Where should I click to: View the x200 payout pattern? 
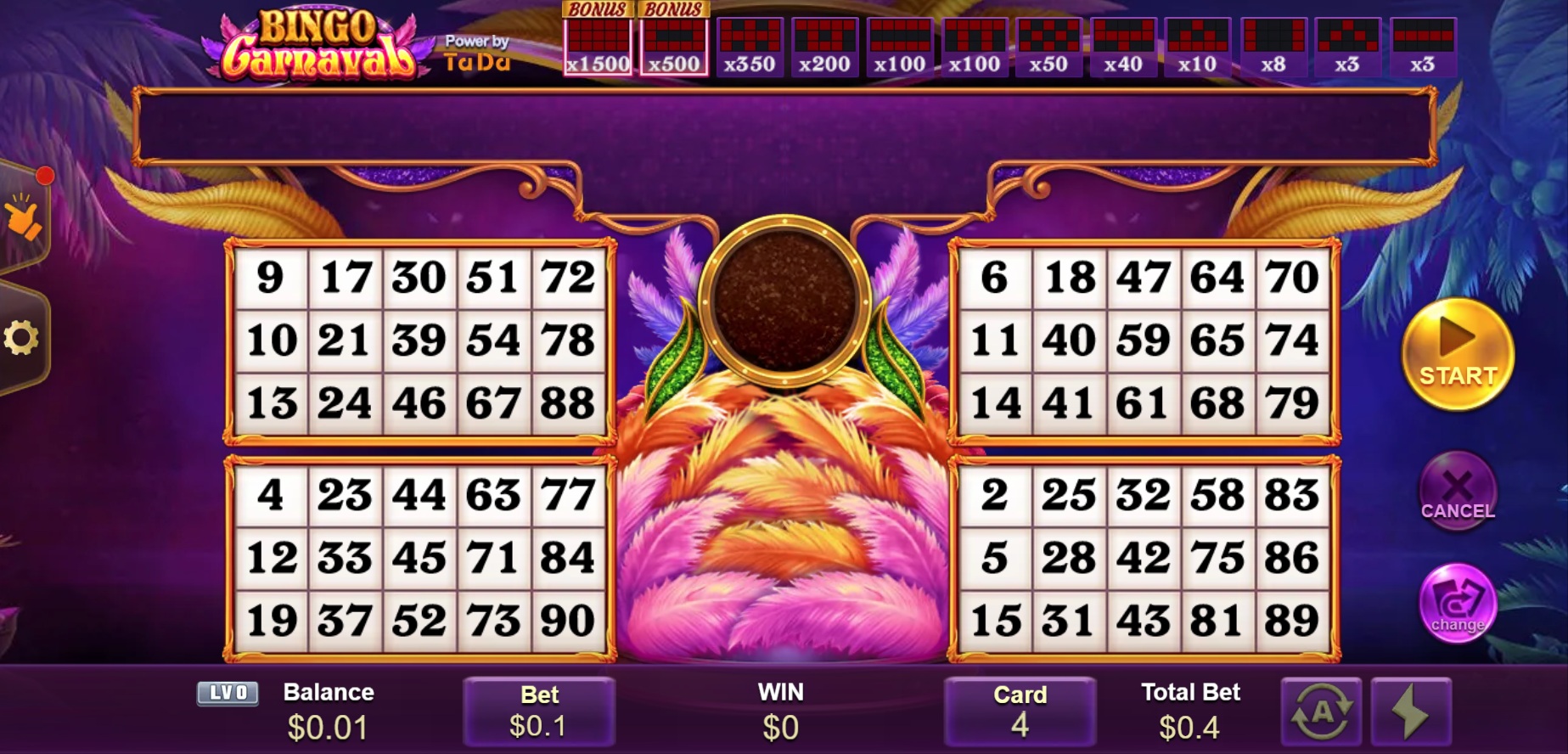(824, 48)
